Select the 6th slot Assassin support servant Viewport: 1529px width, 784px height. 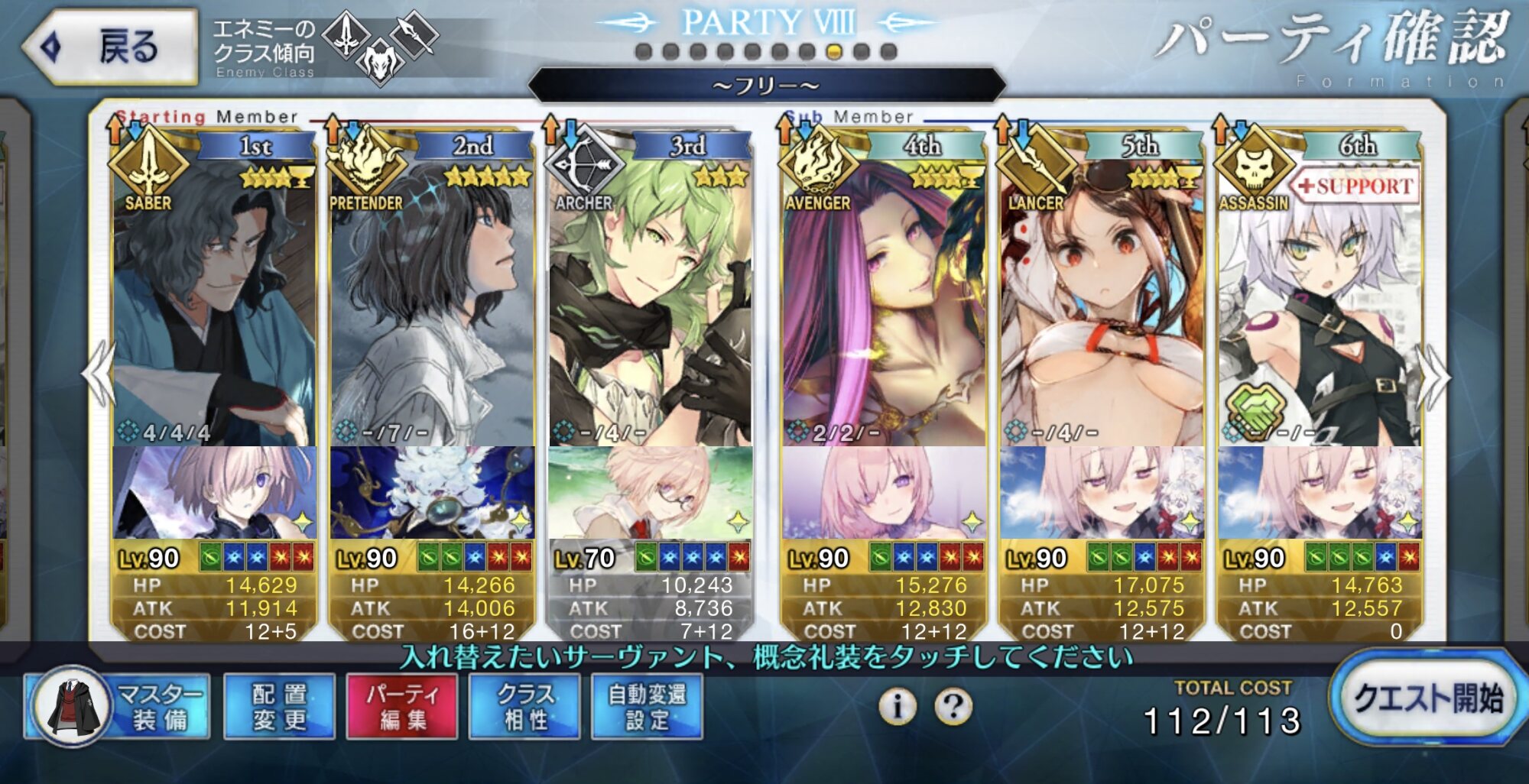coord(1319,306)
